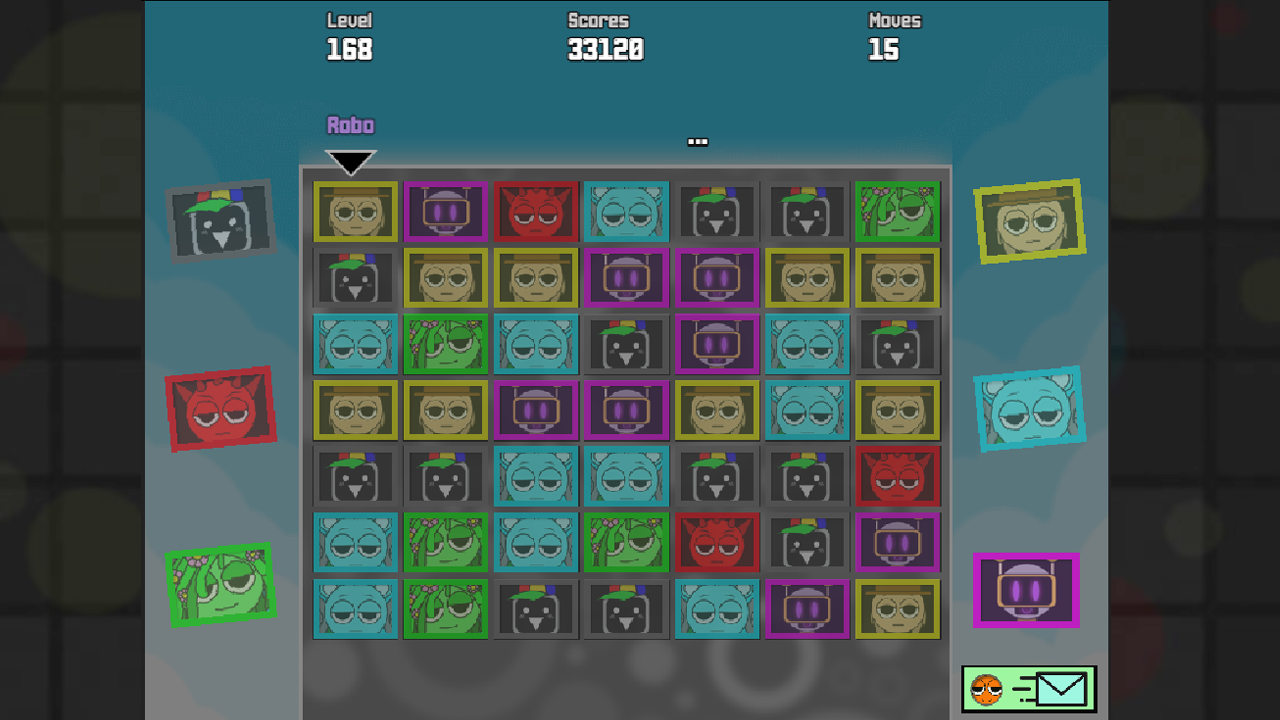Viewport: 1280px width, 720px height.
Task: Select the red devil tile in the top row
Action: 535,212
